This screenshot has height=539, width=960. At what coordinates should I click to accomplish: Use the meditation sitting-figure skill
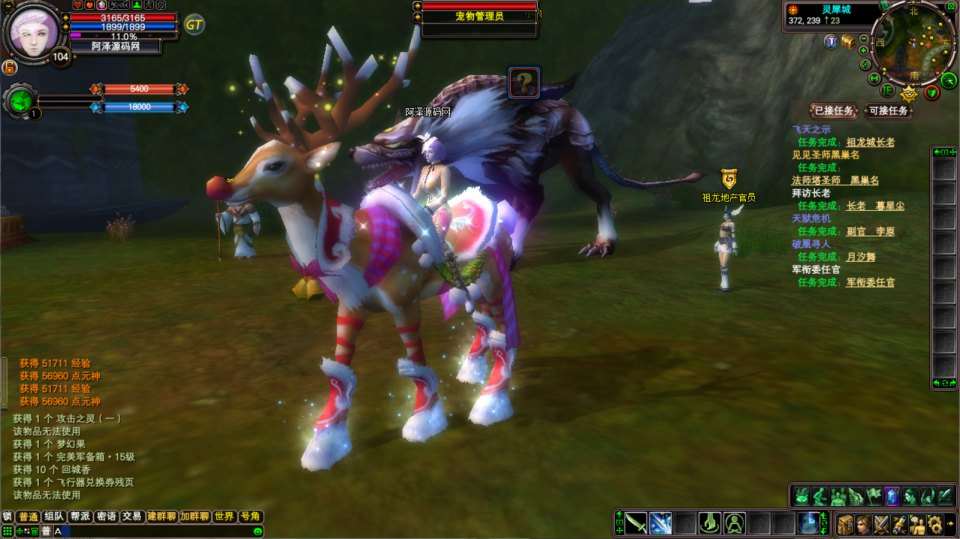point(734,523)
